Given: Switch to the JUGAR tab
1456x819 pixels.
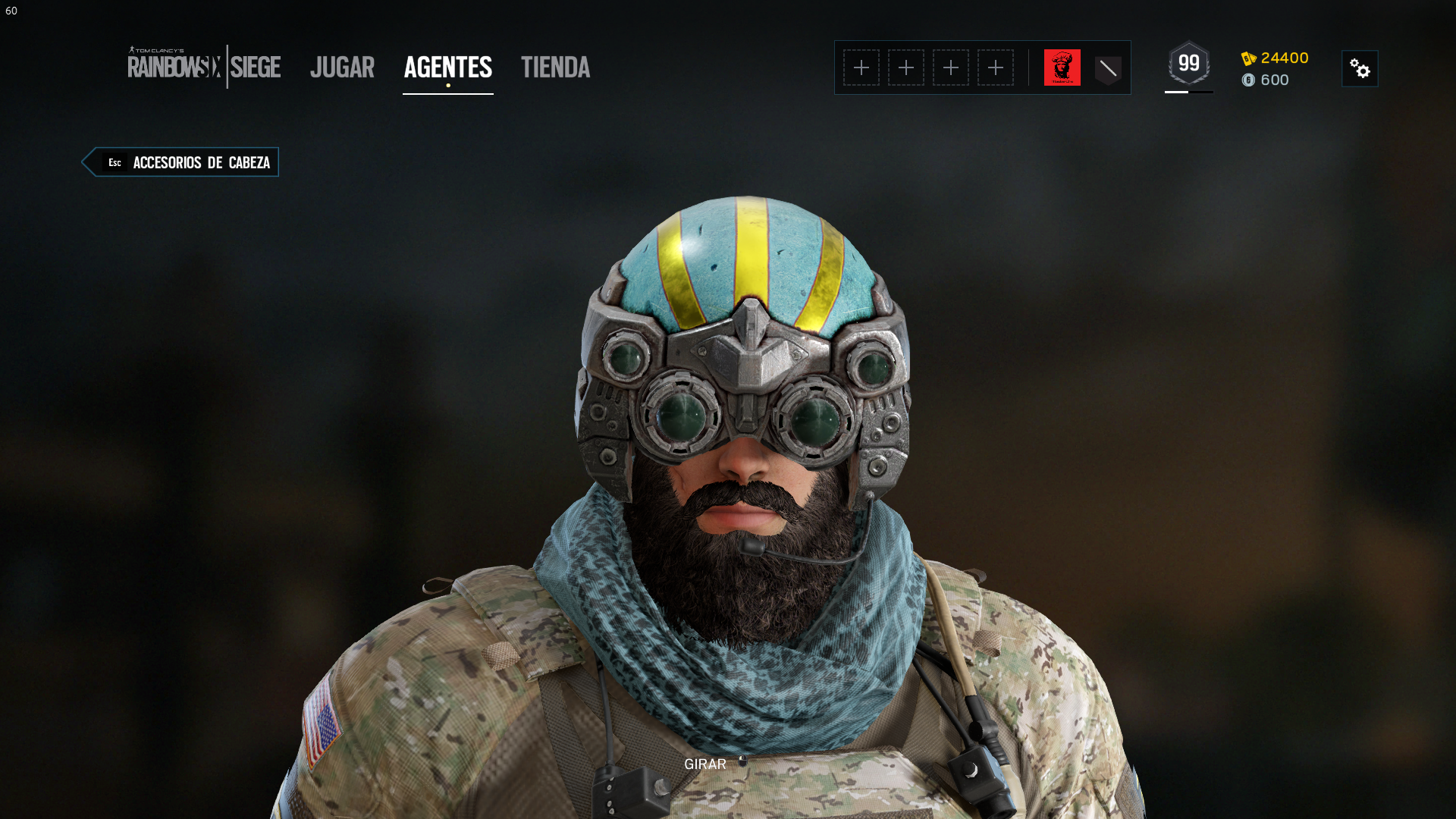Looking at the screenshot, I should tap(342, 67).
